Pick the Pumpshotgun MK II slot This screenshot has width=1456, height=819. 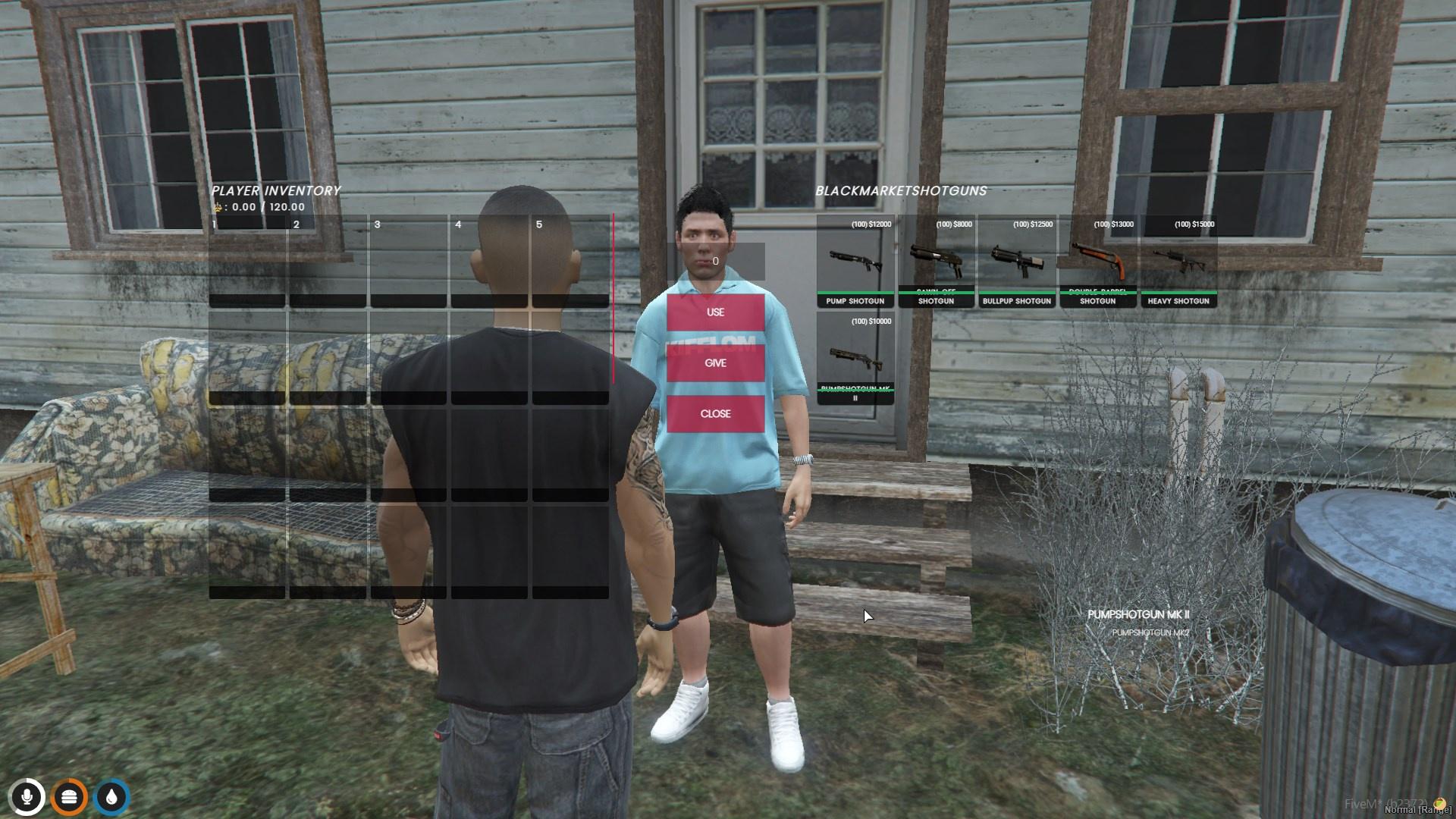click(x=855, y=359)
